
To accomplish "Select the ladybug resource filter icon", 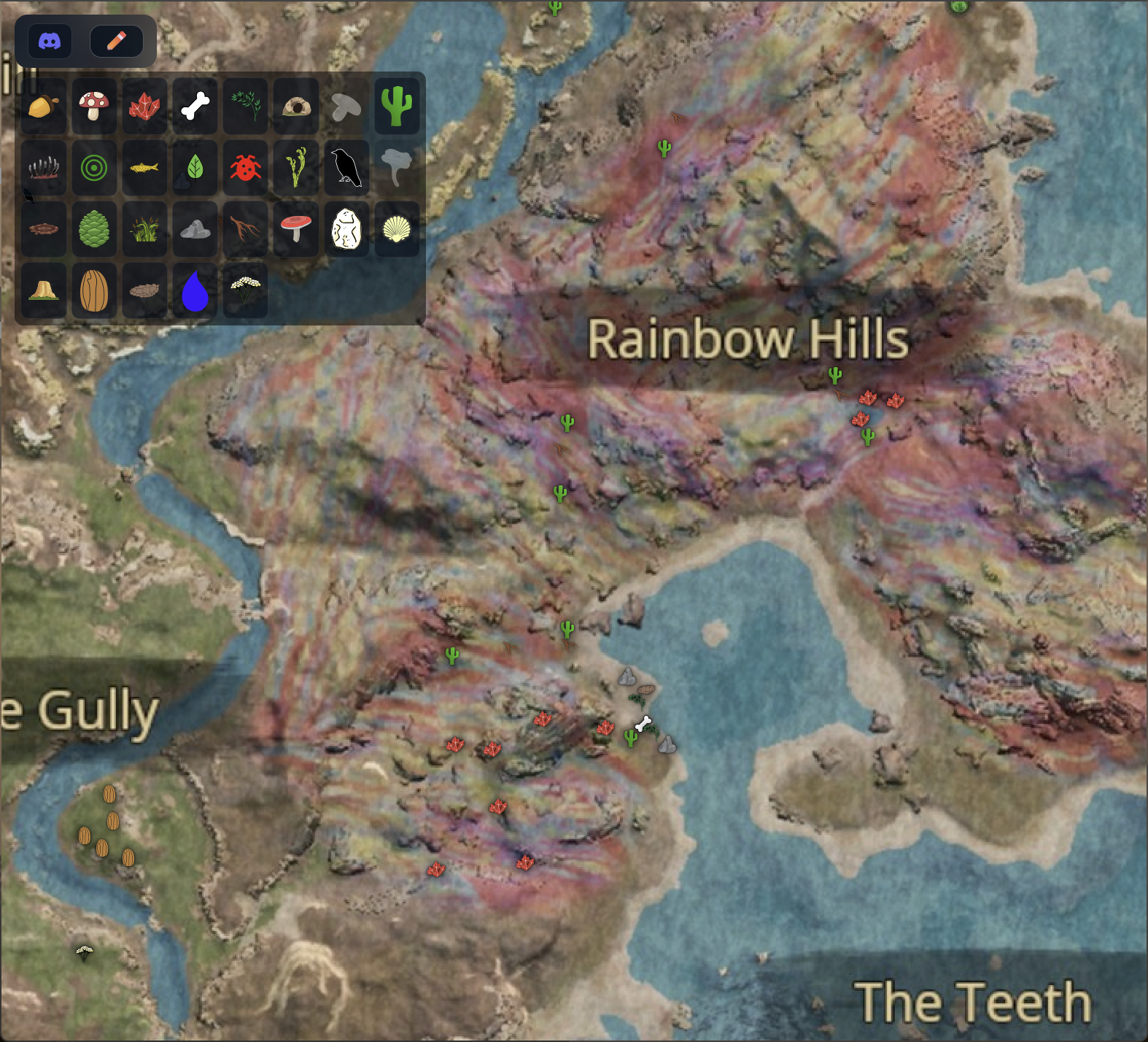I will 245,167.
